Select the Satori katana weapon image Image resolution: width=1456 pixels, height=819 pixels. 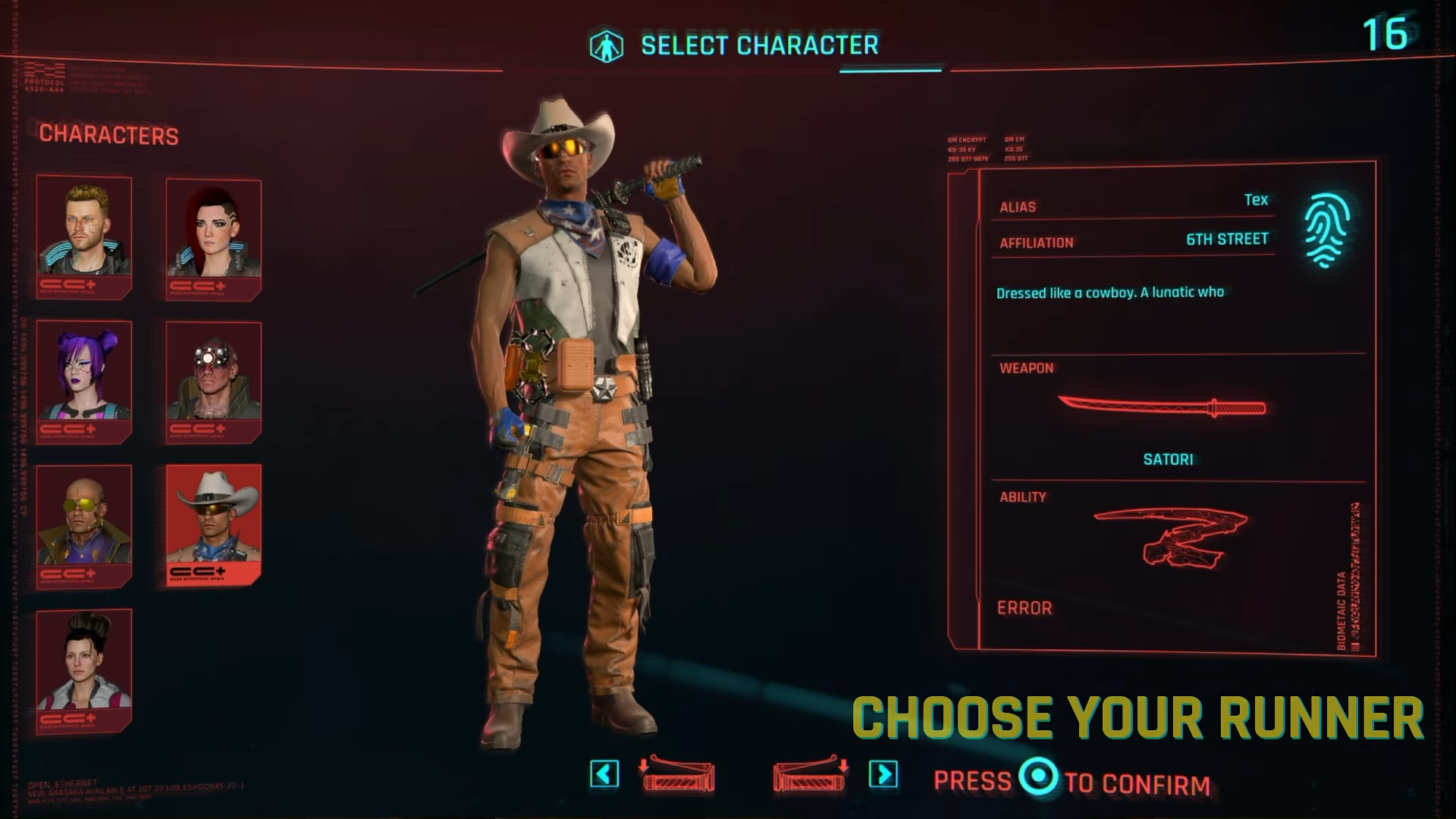tap(1162, 407)
